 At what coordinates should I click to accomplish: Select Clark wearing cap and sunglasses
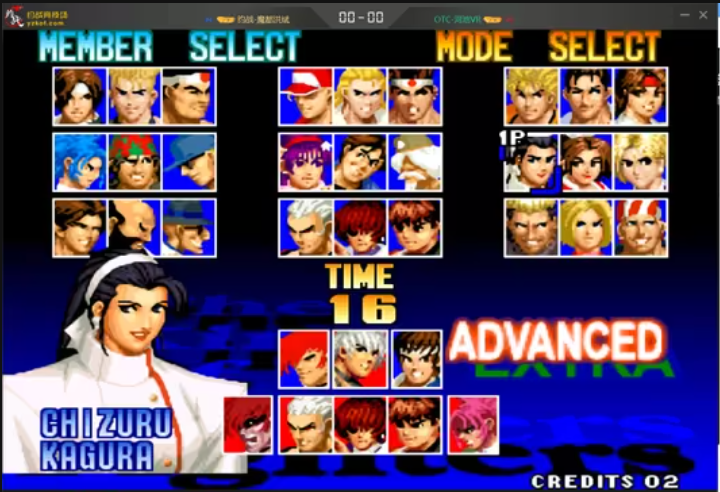click(189, 162)
